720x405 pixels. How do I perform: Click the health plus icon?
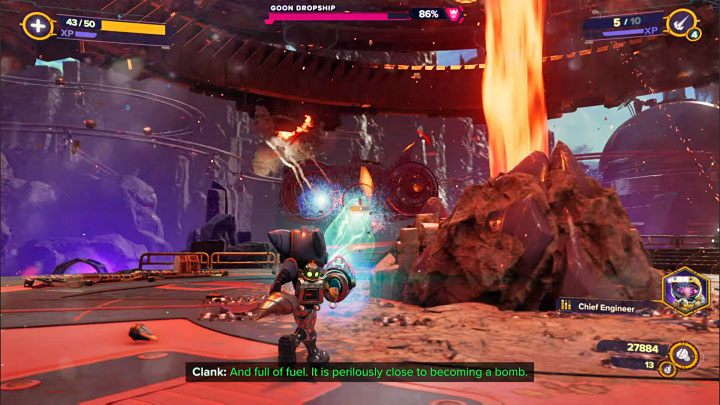point(37,26)
